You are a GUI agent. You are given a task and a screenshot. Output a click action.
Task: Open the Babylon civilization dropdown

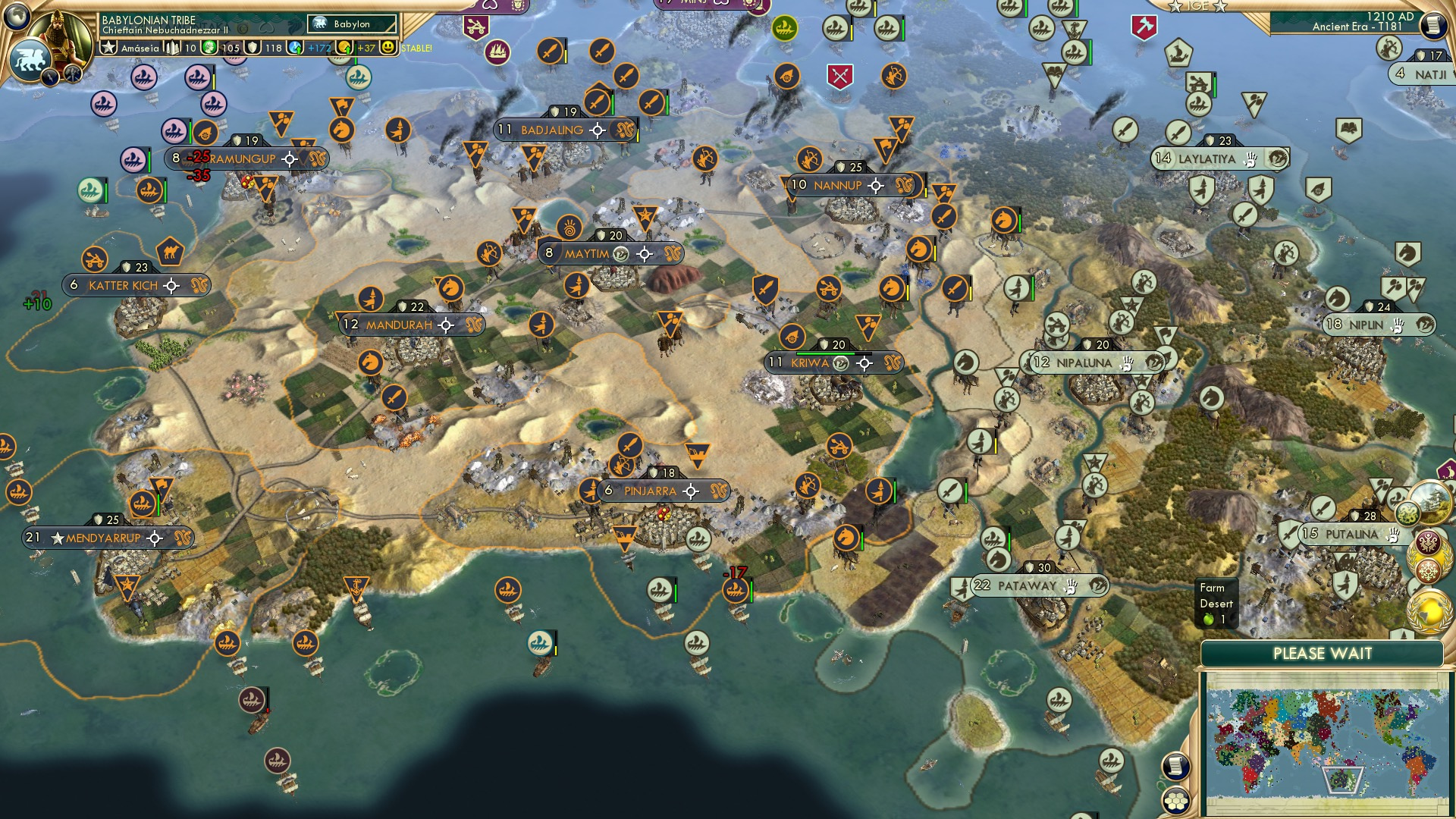tap(351, 24)
